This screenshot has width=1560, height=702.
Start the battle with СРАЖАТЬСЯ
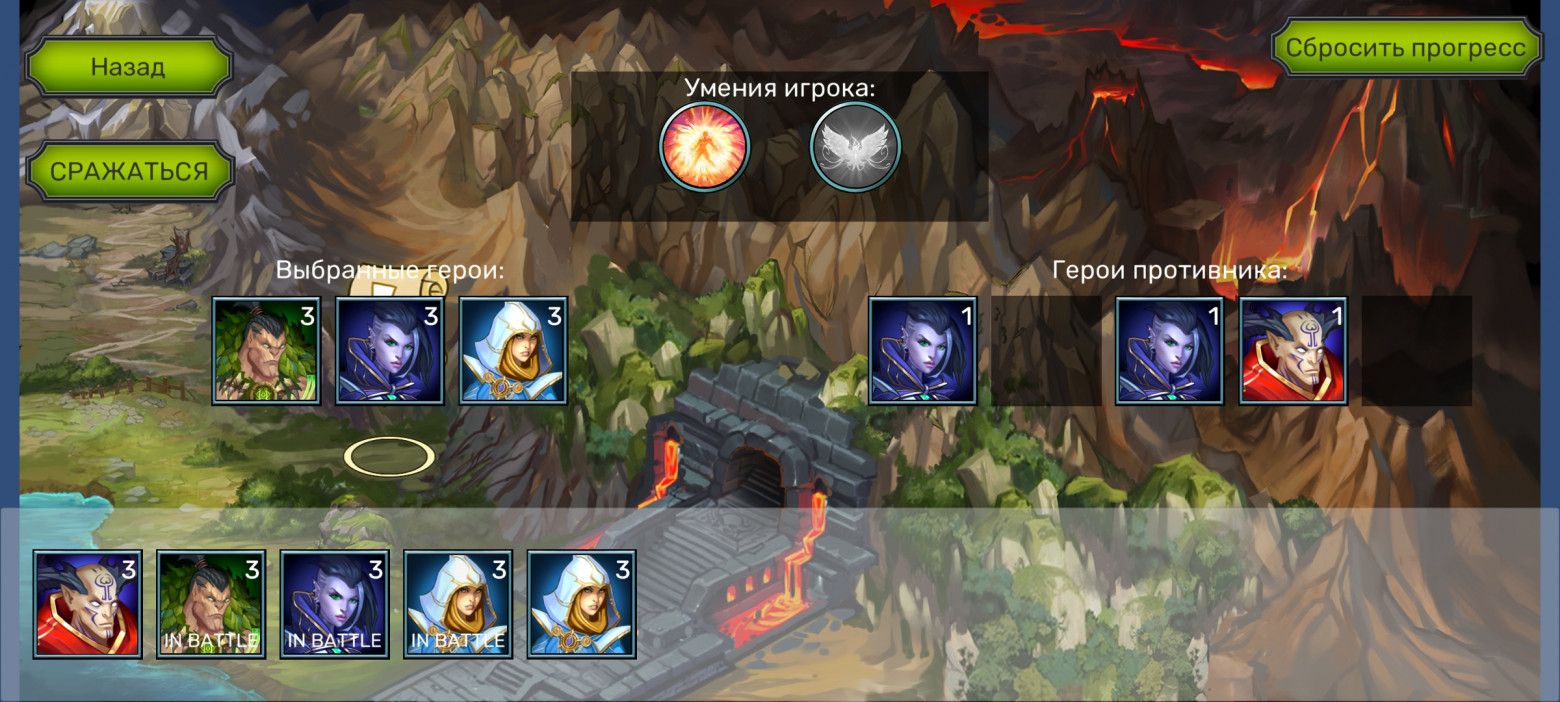coord(129,171)
